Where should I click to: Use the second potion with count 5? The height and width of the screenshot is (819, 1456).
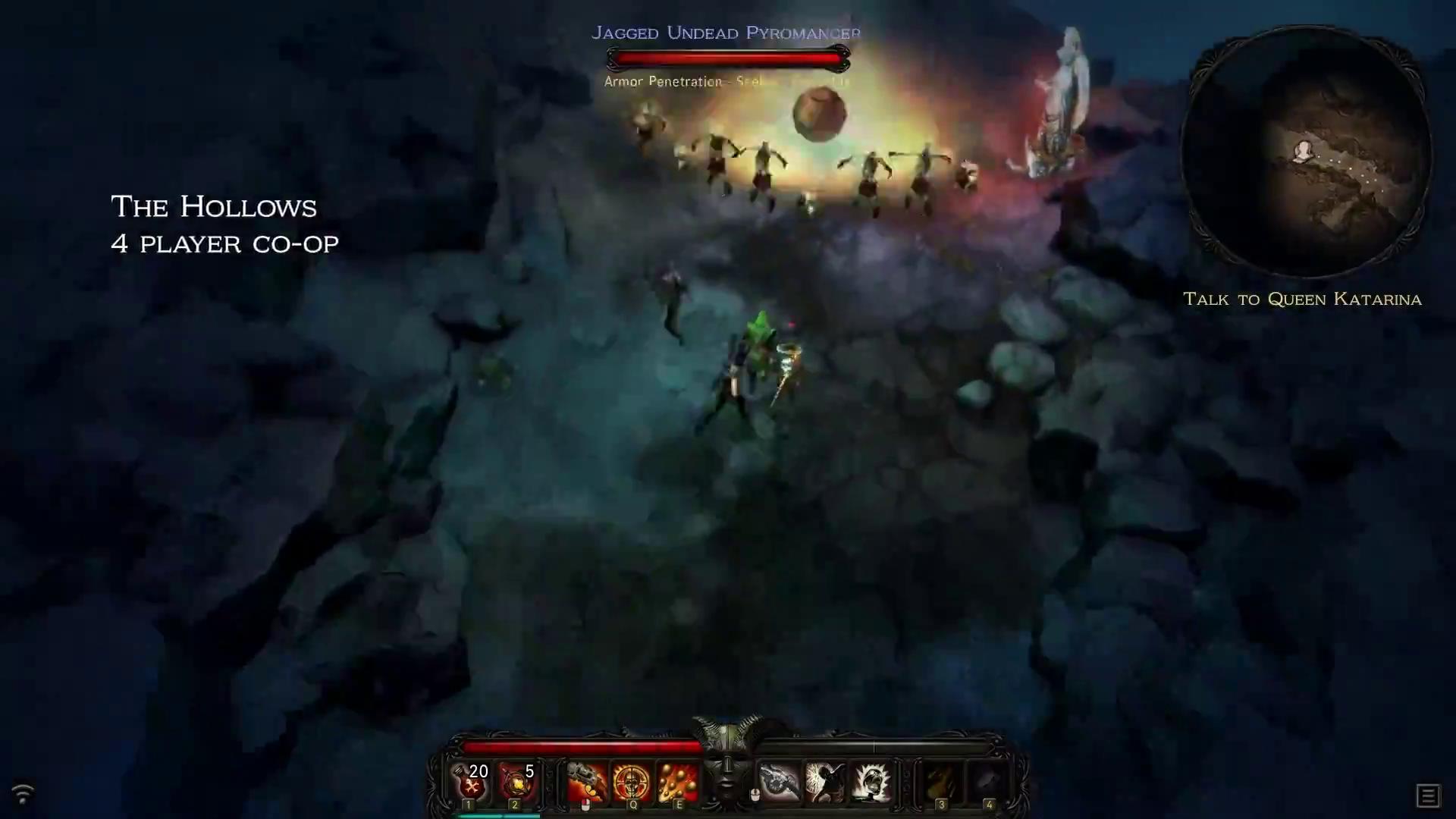point(517,782)
